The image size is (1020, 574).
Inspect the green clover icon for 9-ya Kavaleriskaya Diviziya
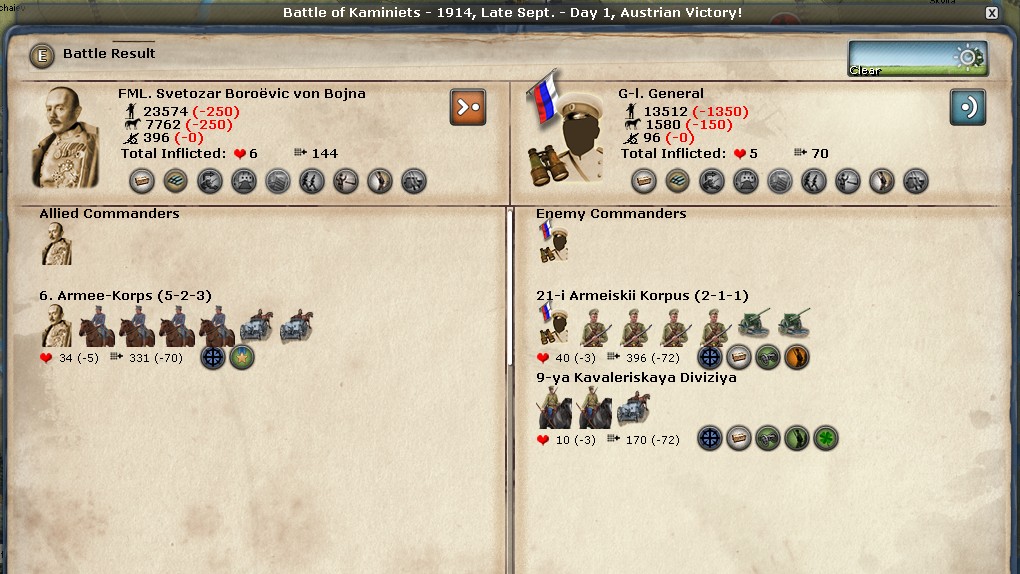coord(825,438)
